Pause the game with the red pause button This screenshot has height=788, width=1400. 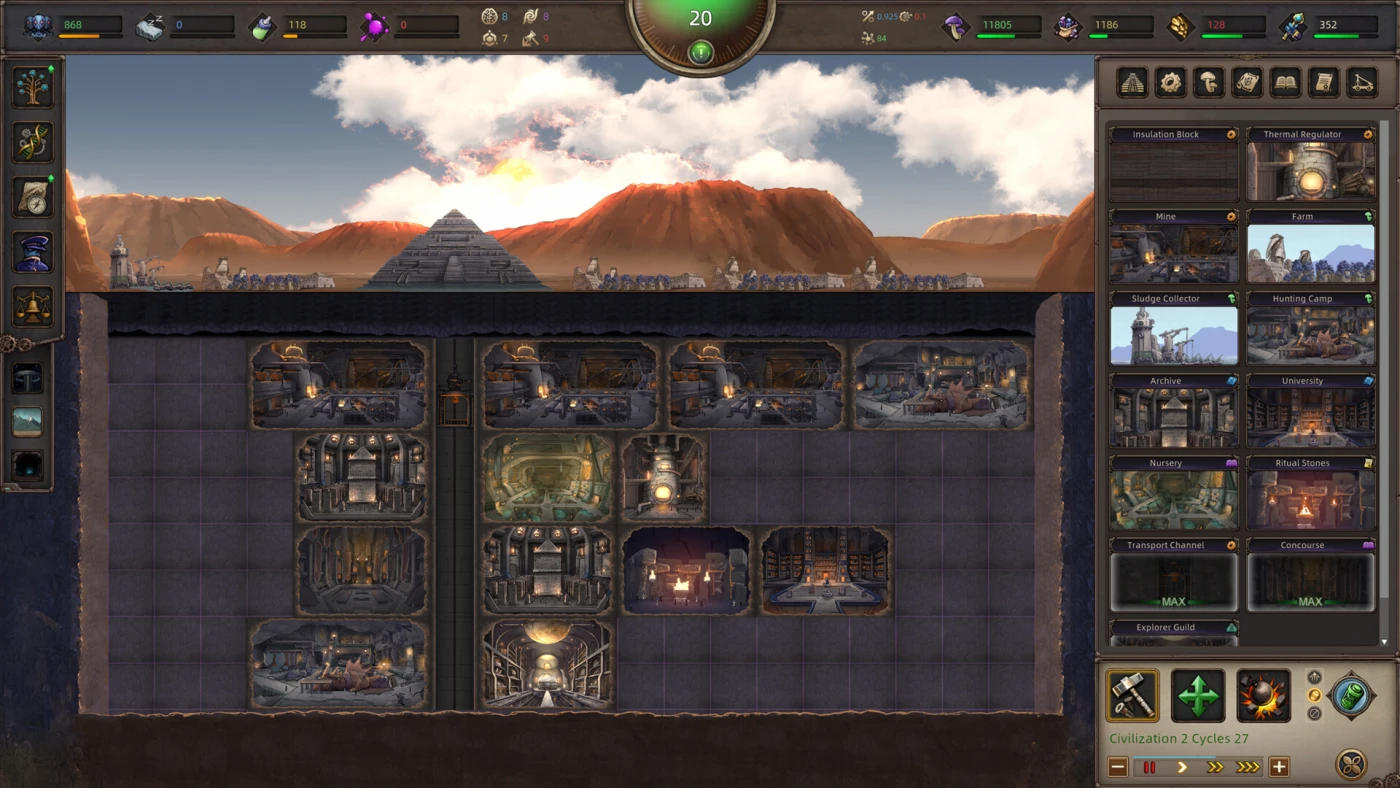(x=1150, y=767)
